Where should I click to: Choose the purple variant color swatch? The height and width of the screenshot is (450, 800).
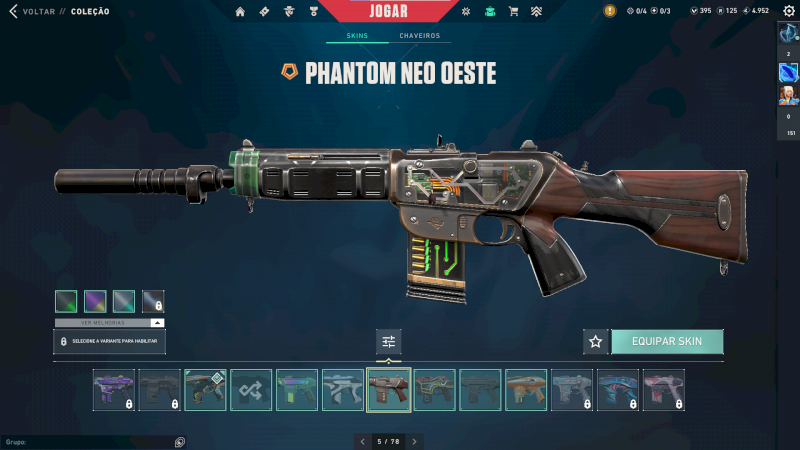[x=95, y=301]
